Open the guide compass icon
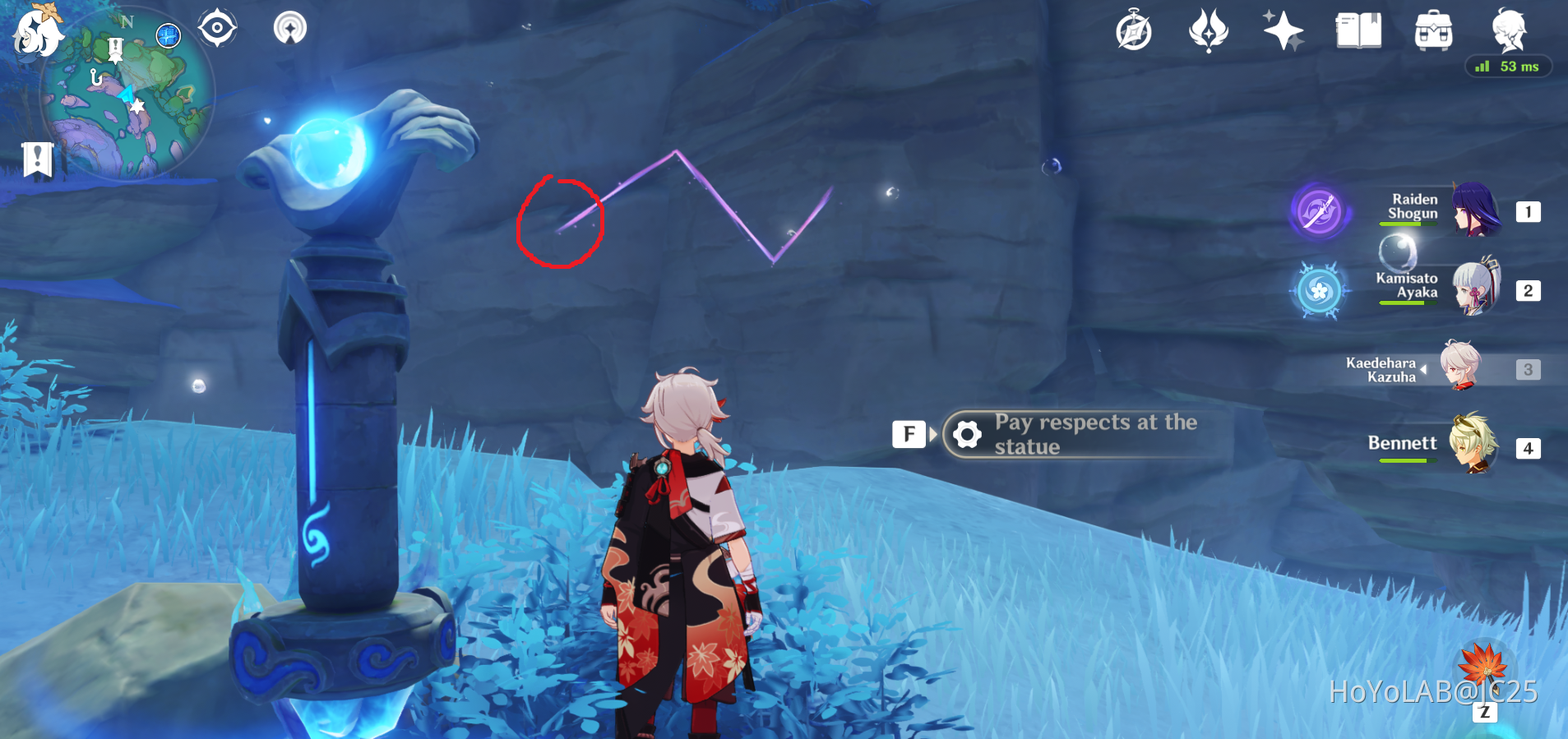1568x739 pixels. pos(1135,31)
